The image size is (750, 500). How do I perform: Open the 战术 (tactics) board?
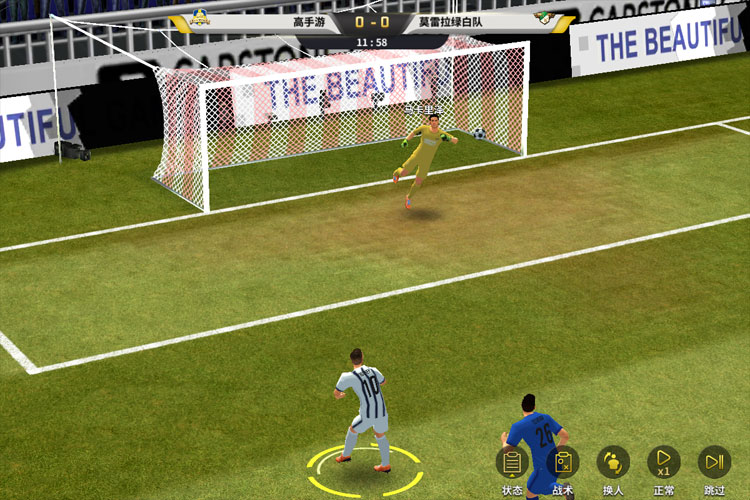coord(563,463)
